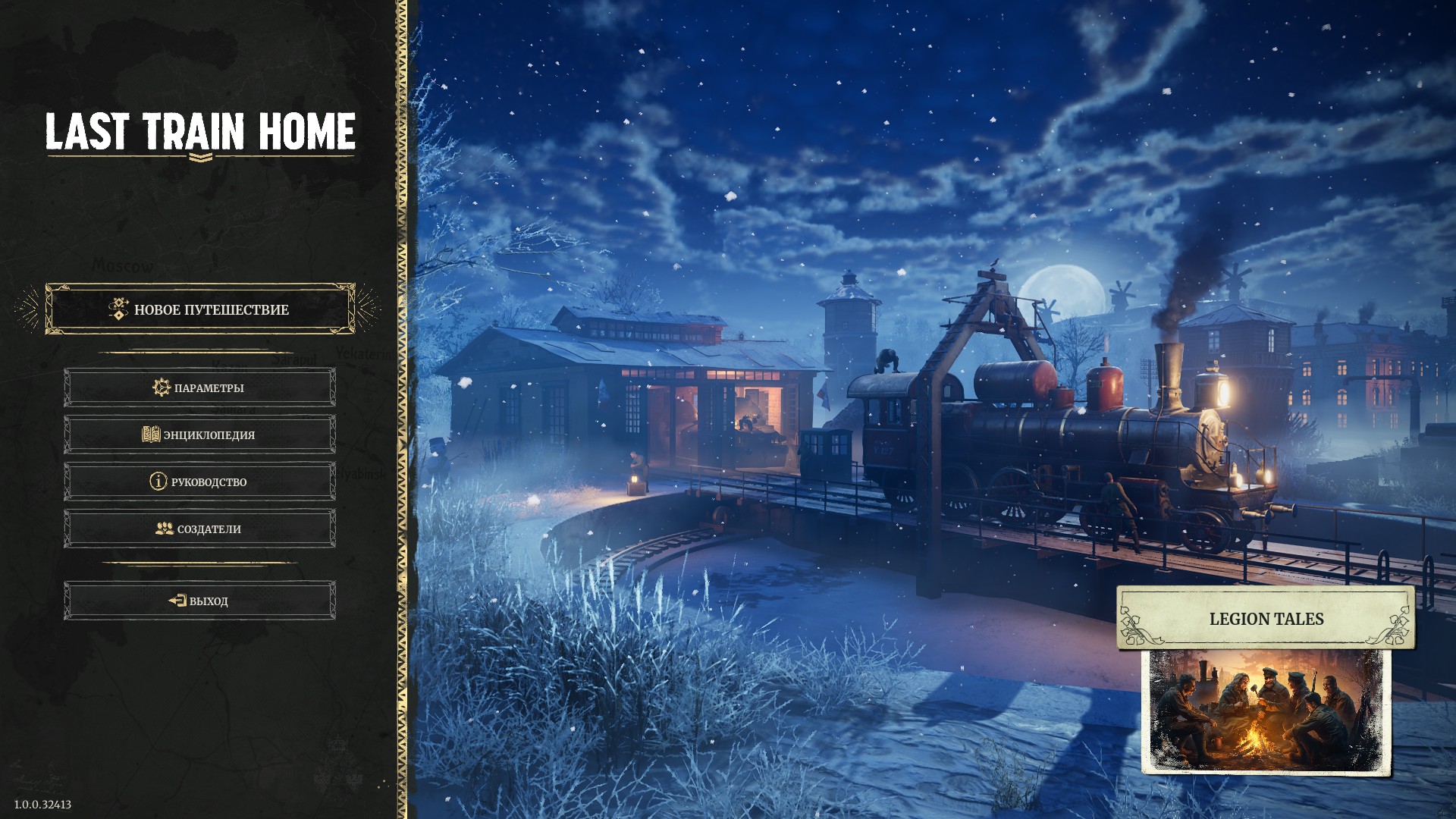The height and width of the screenshot is (819, 1456).
Task: Choose Выход to exit the game
Action: 199,601
